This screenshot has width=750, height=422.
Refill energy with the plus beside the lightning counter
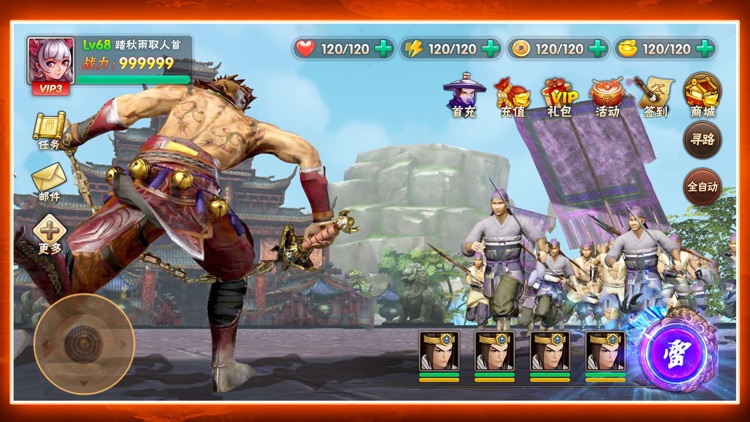(491, 48)
